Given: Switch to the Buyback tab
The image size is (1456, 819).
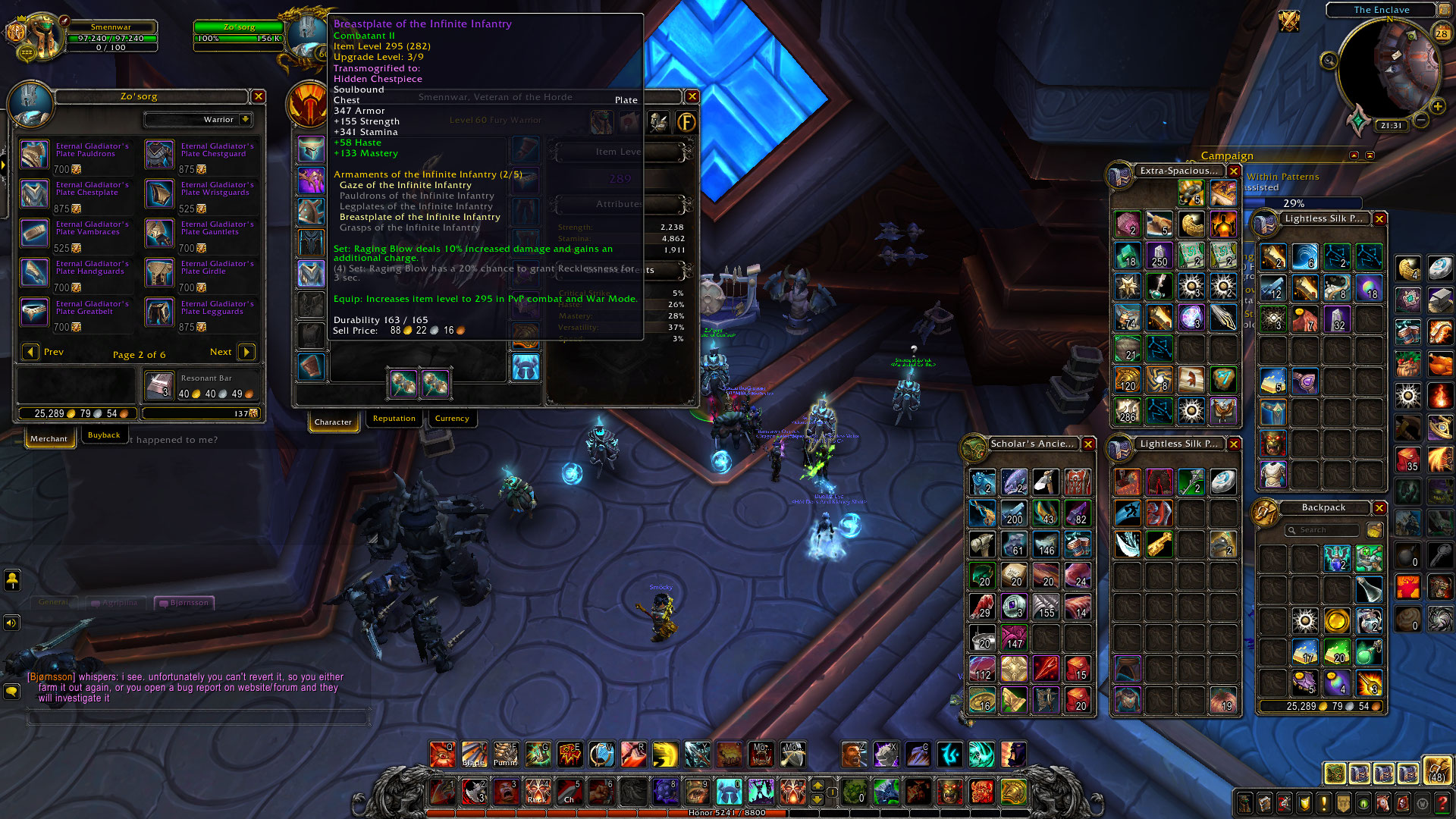Looking at the screenshot, I should pos(104,435).
